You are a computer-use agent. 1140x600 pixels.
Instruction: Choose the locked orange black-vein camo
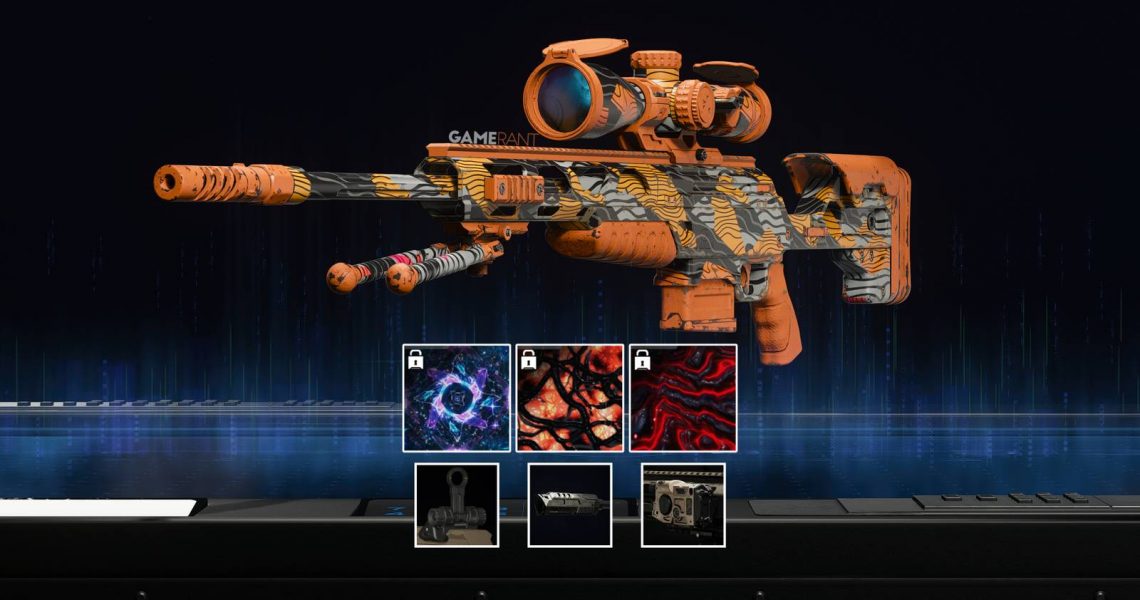570,398
